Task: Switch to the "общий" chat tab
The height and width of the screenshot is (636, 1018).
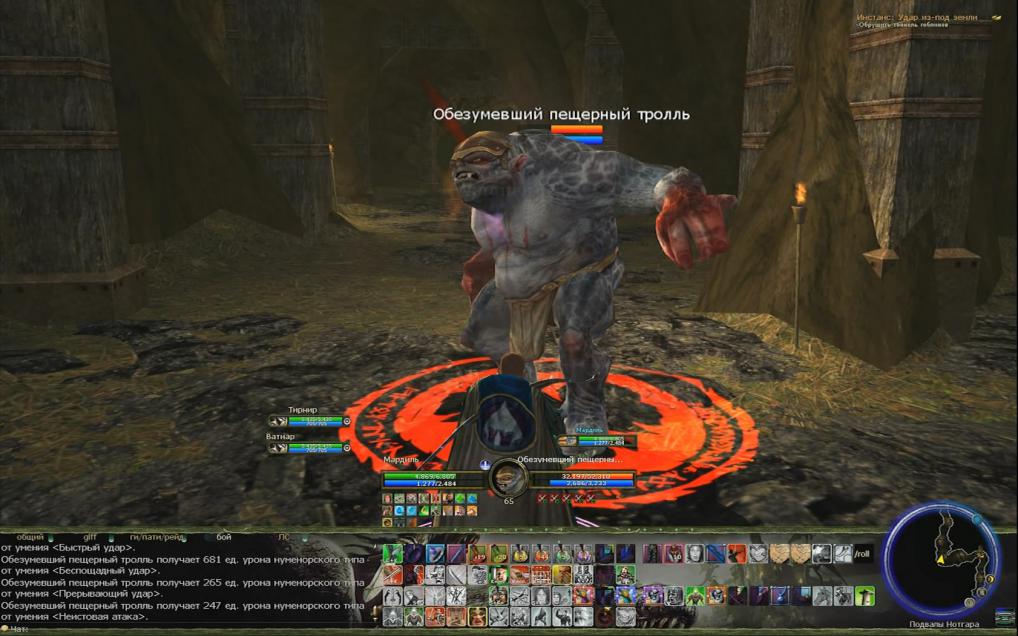Action: (x=30, y=537)
